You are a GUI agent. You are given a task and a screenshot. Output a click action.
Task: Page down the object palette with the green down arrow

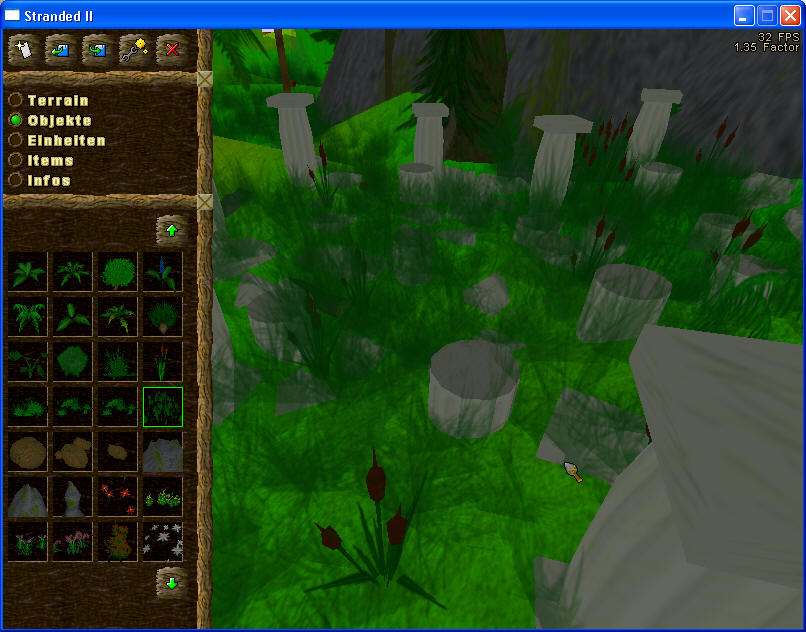[171, 581]
